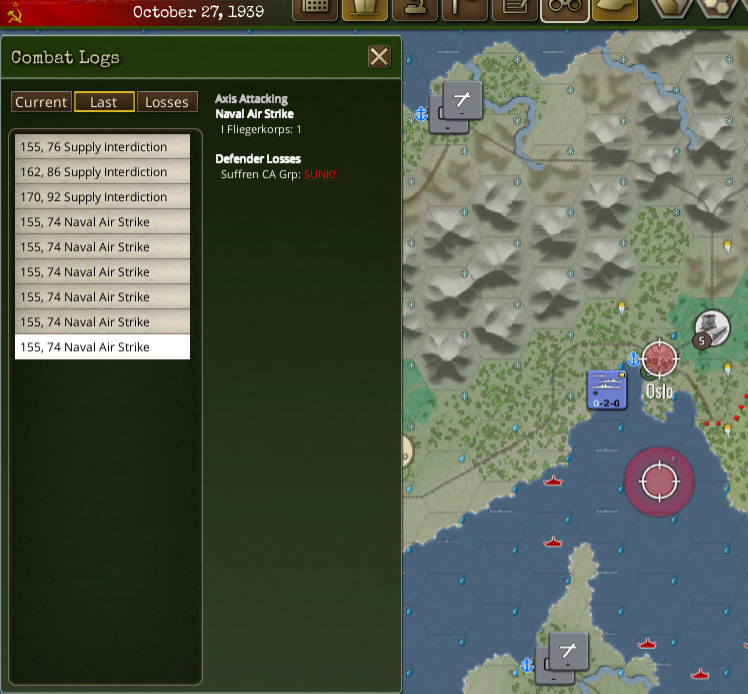Viewport: 748px width, 694px height.
Task: Open the microscope research button
Action: pos(415,9)
